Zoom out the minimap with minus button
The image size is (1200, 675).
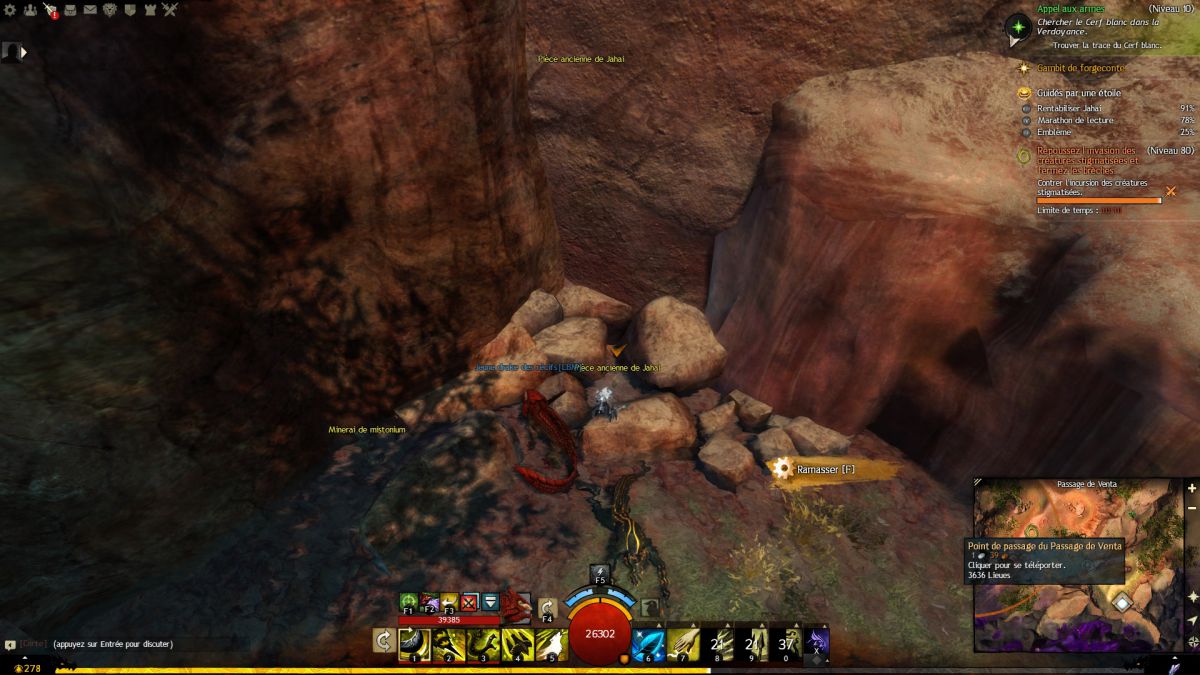(x=1191, y=508)
